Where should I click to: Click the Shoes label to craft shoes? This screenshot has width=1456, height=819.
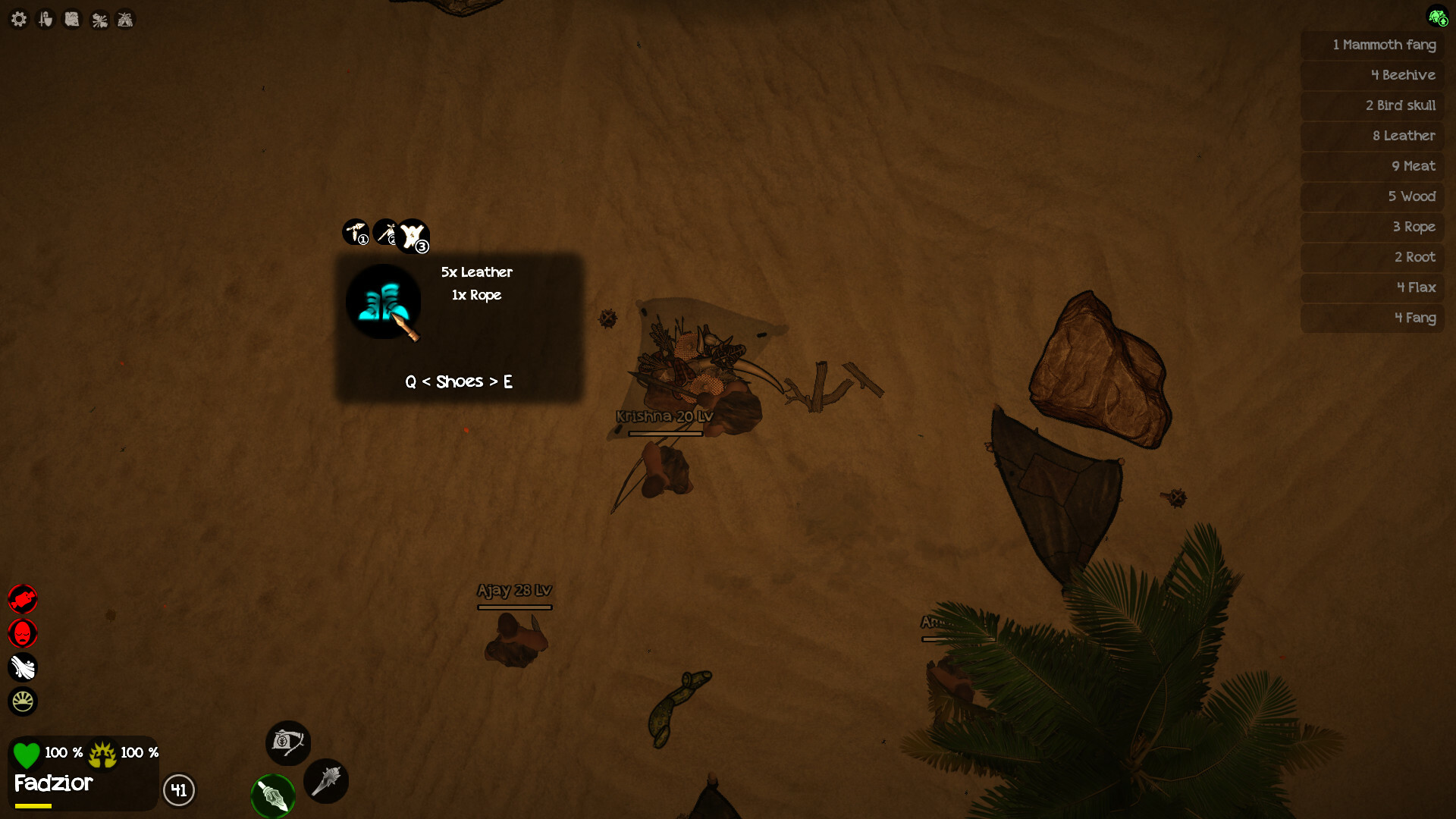coord(459,381)
